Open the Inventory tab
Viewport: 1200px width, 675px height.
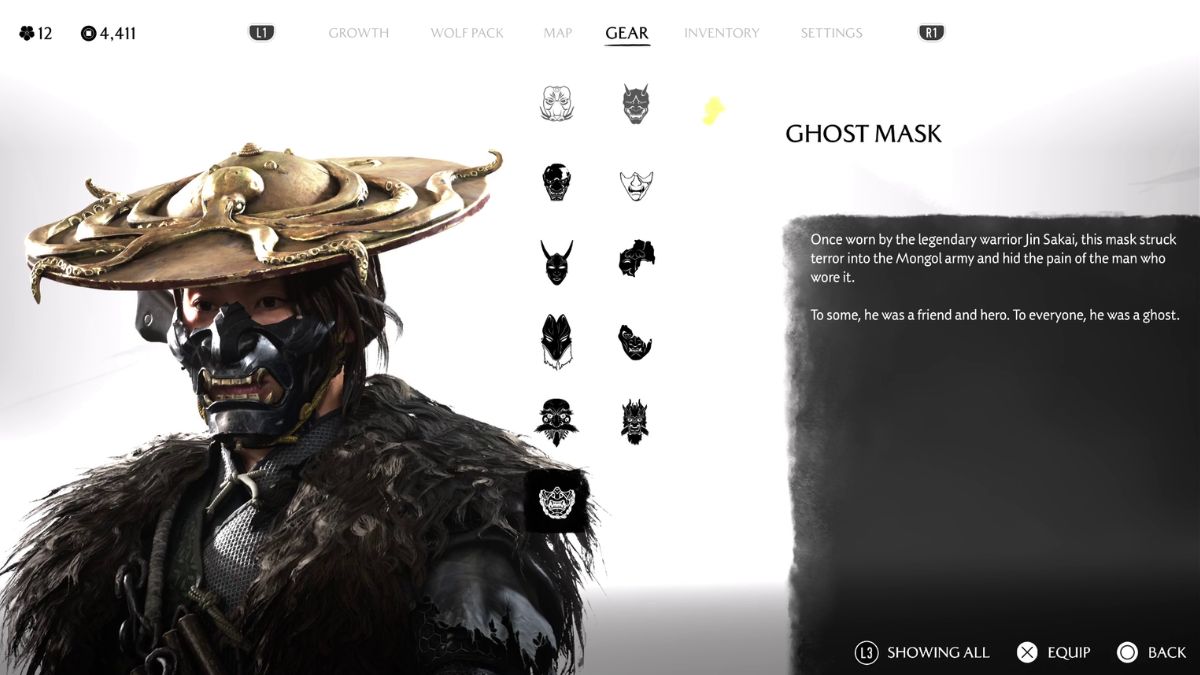click(x=721, y=33)
